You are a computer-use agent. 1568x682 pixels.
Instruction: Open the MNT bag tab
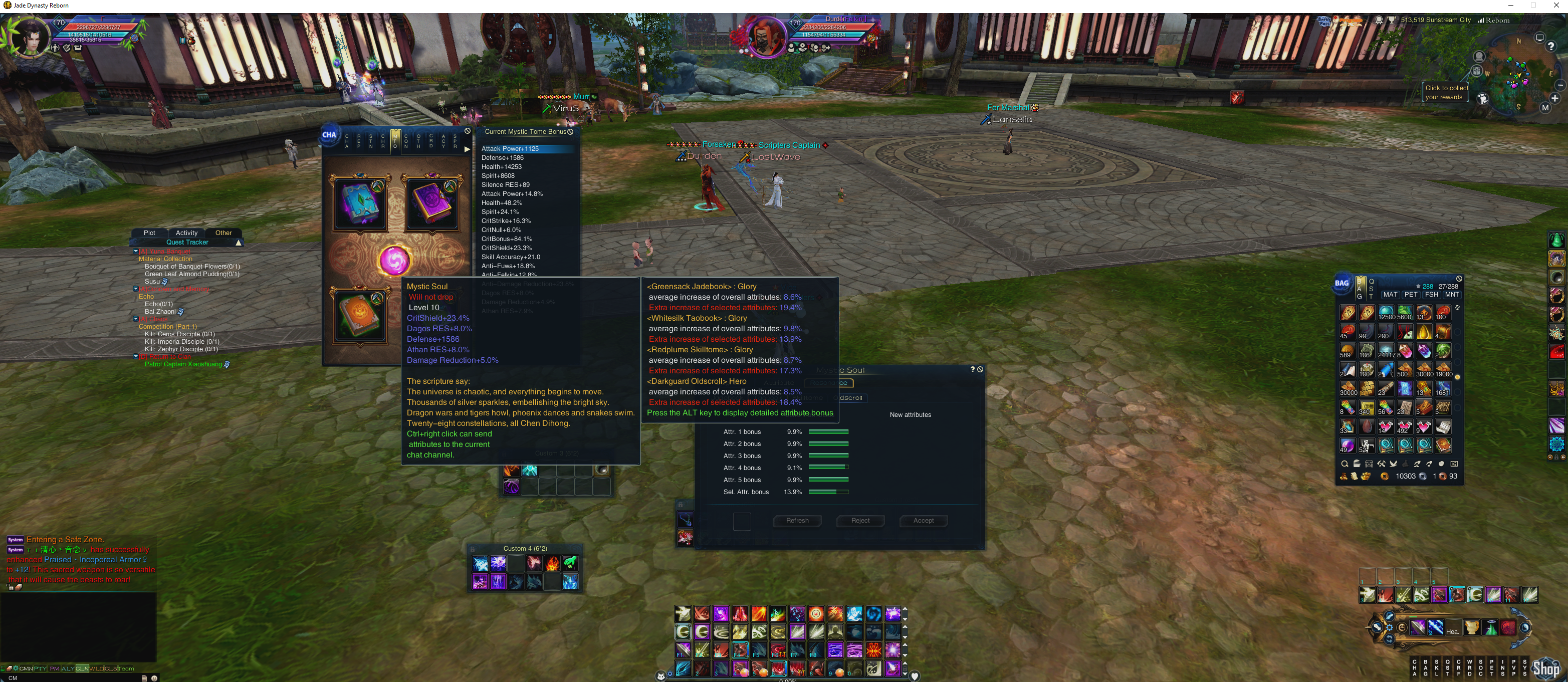pyautogui.click(x=1452, y=295)
